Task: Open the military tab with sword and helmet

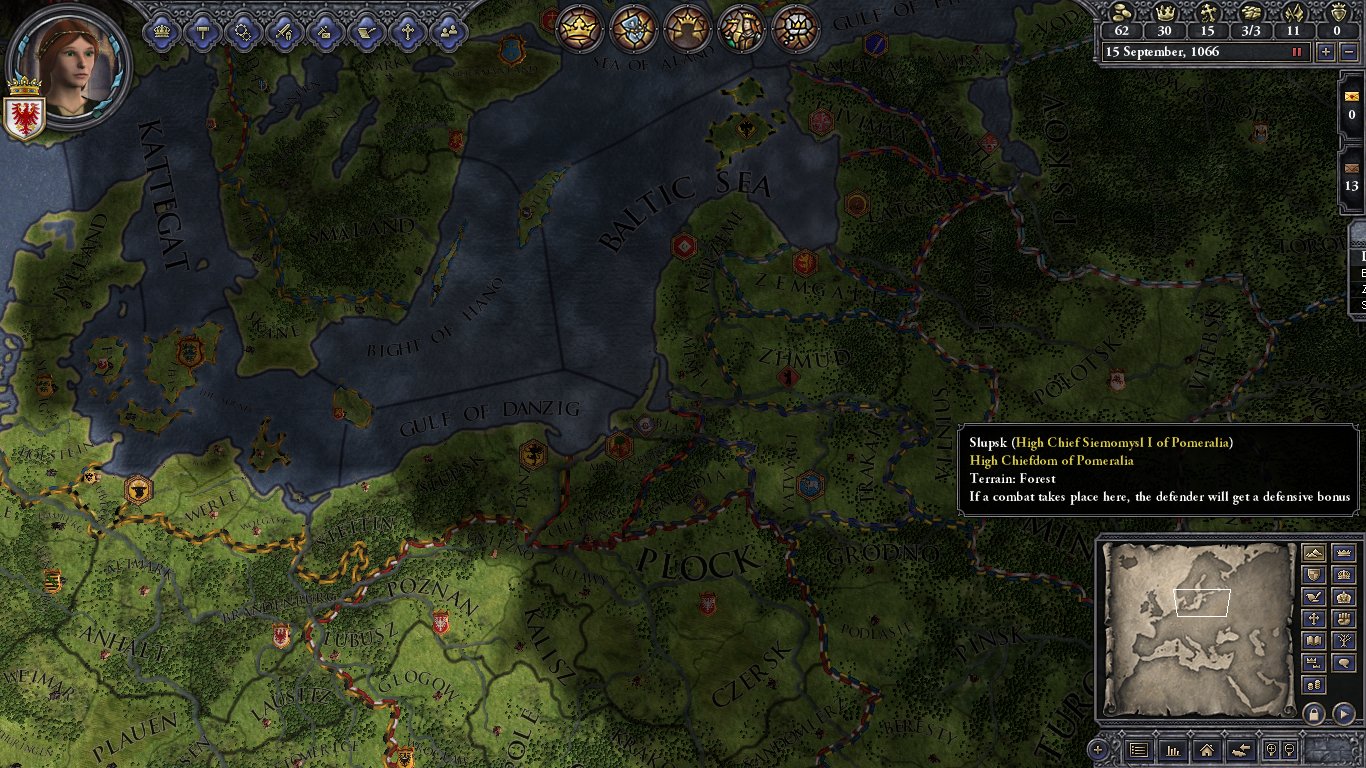Action: [285, 31]
